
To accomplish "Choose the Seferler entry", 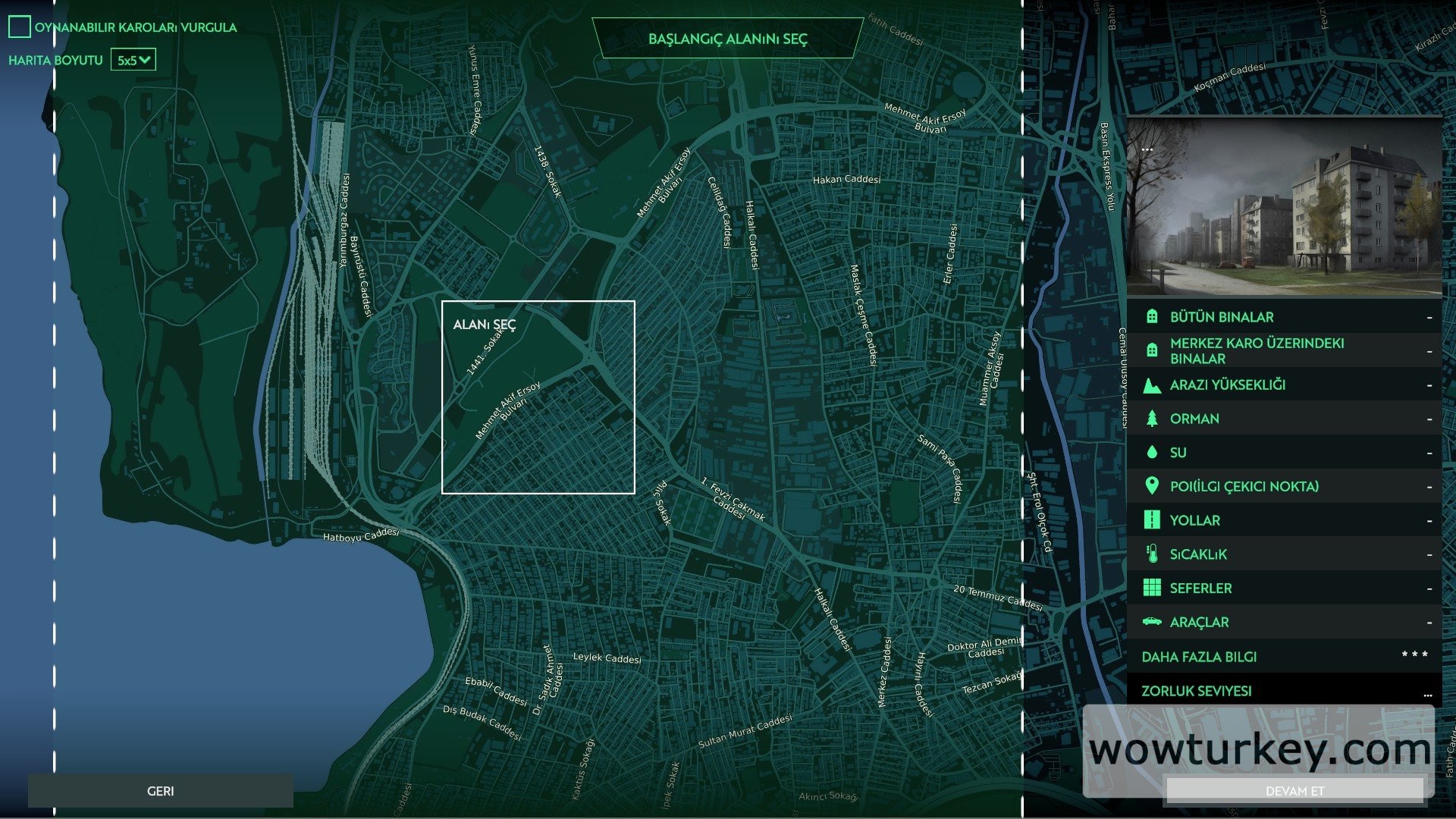I will click(x=1284, y=588).
